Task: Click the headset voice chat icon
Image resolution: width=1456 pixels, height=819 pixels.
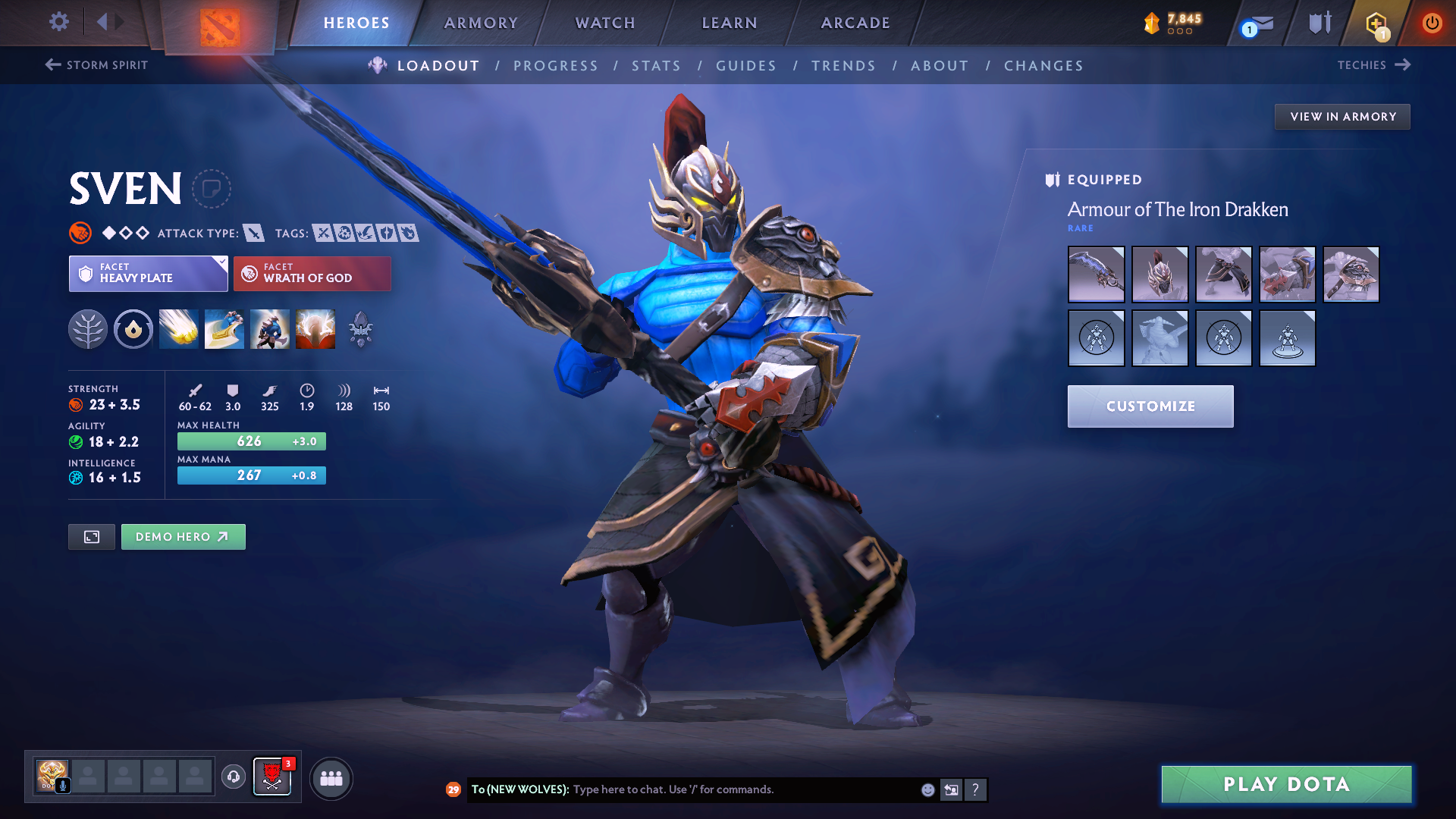Action: point(233,777)
